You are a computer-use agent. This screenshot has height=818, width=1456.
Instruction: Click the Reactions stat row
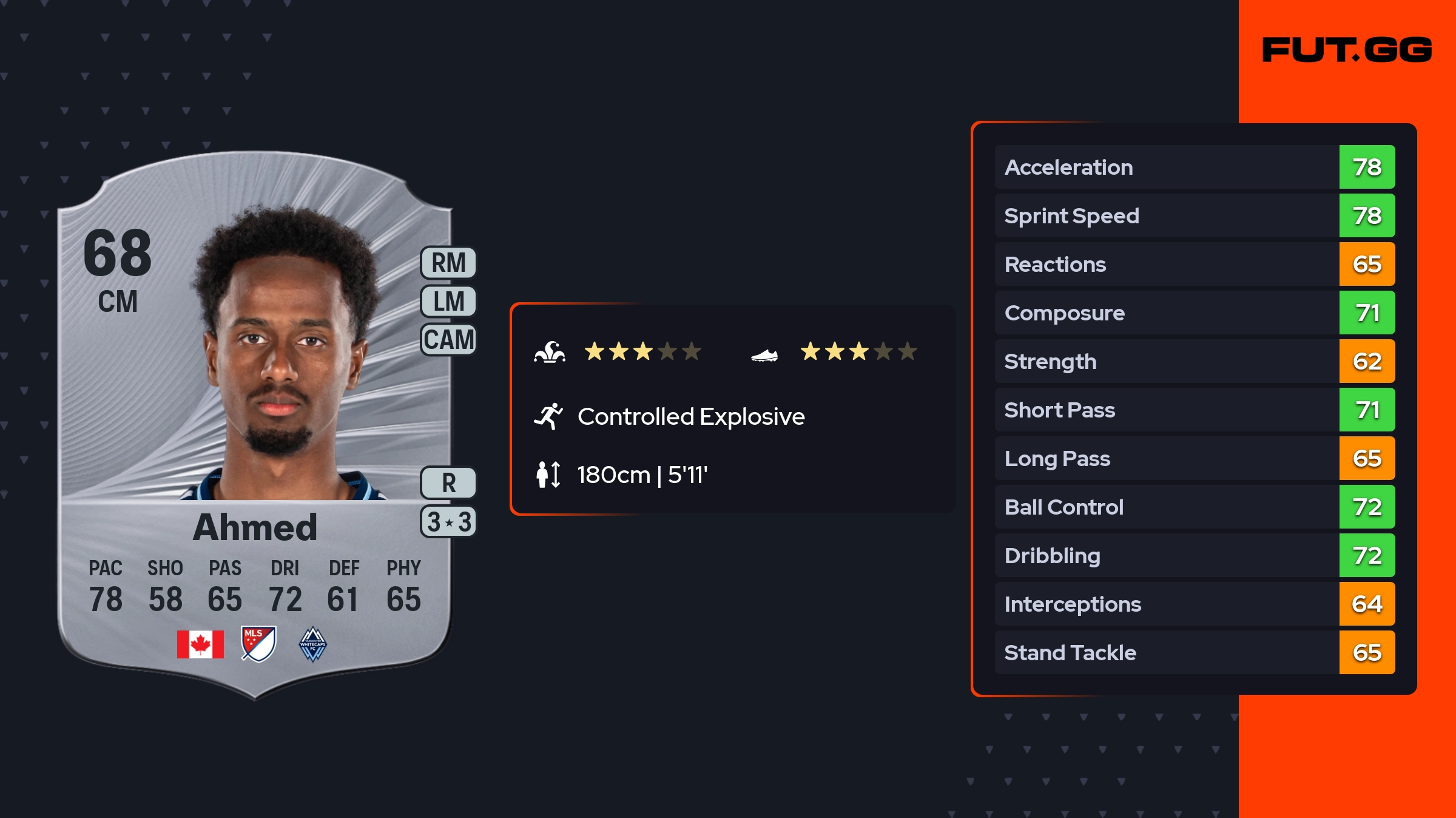[x=1194, y=264]
